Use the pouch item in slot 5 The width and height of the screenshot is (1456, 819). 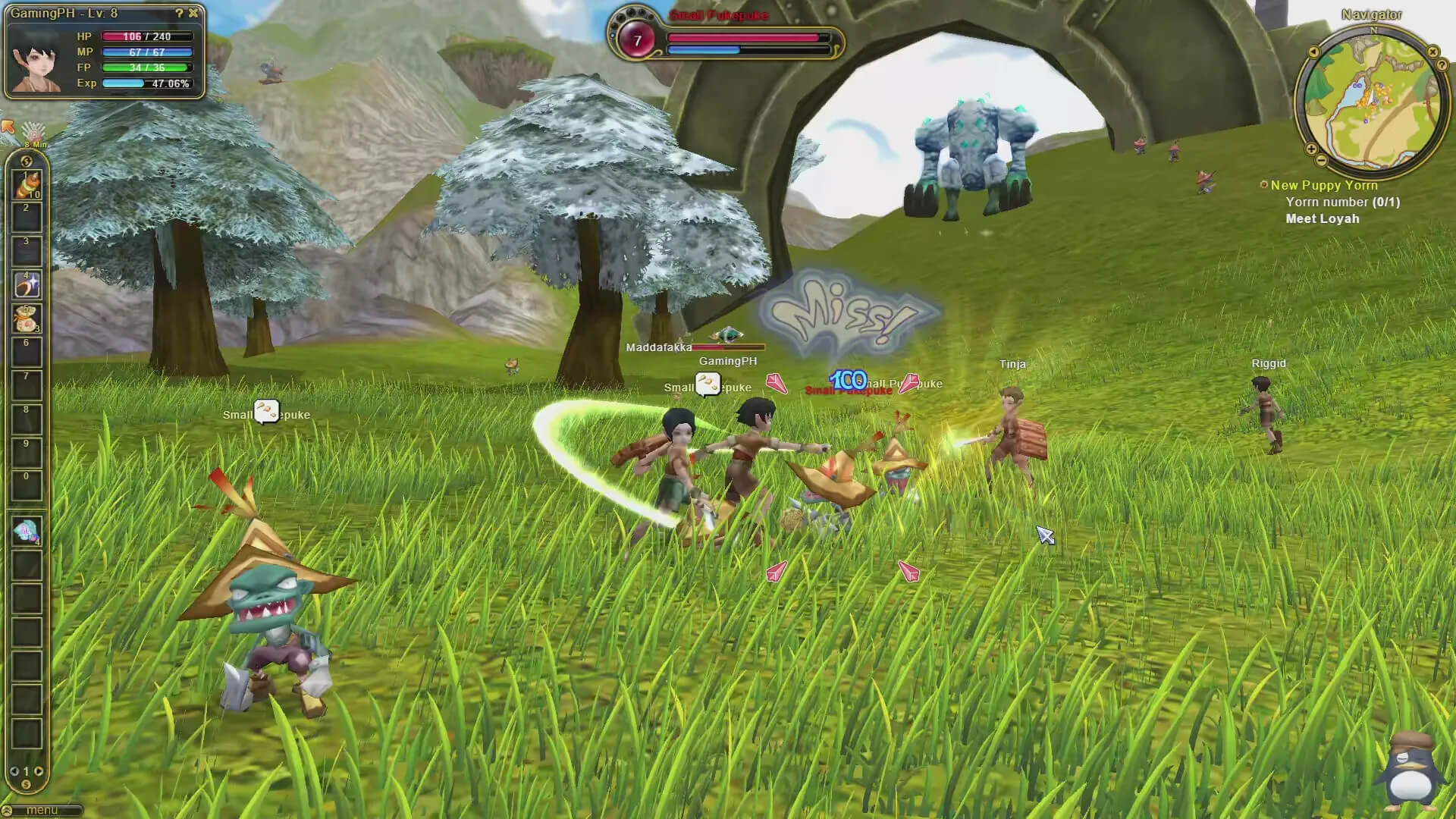point(27,318)
